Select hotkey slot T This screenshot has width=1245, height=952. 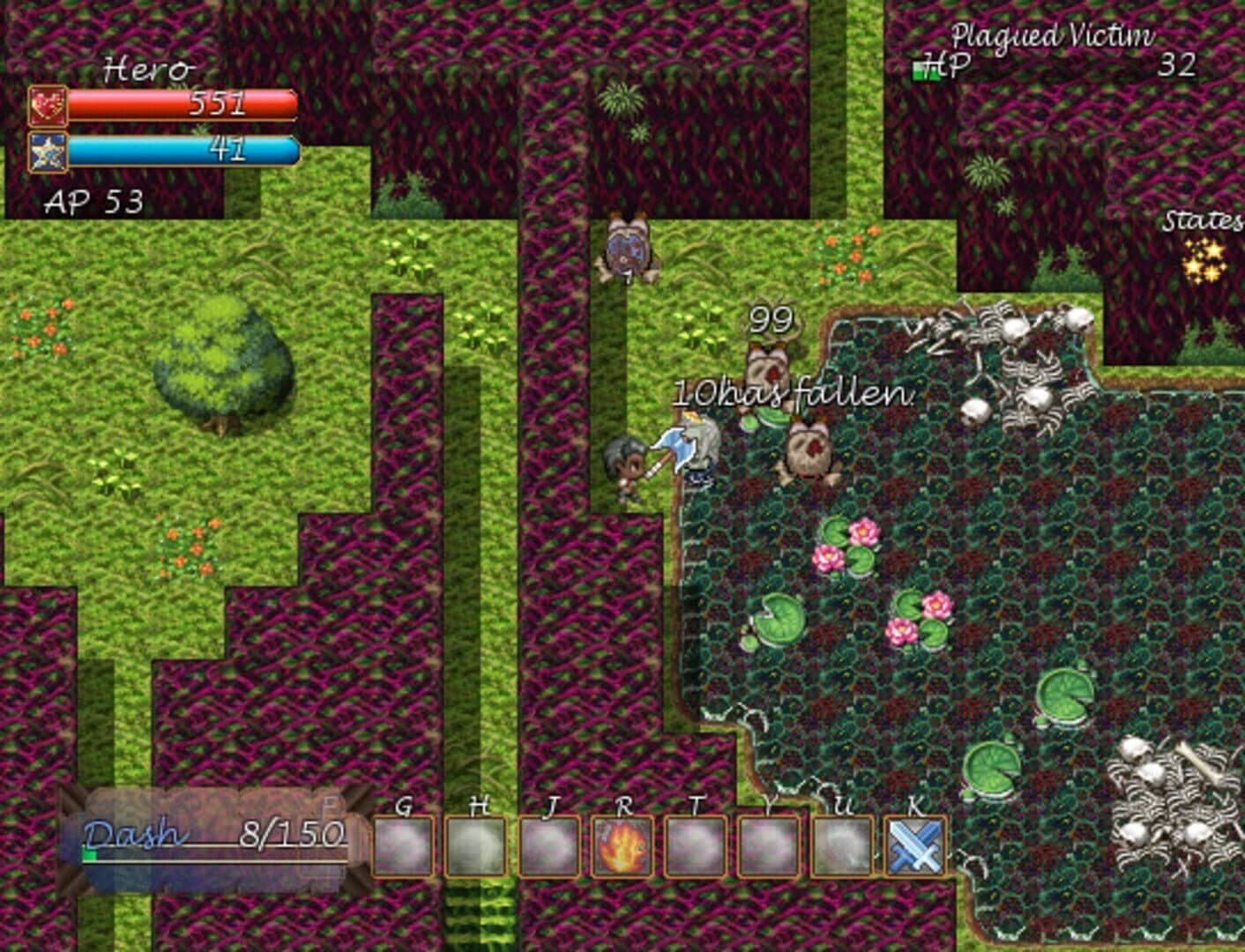[x=696, y=844]
